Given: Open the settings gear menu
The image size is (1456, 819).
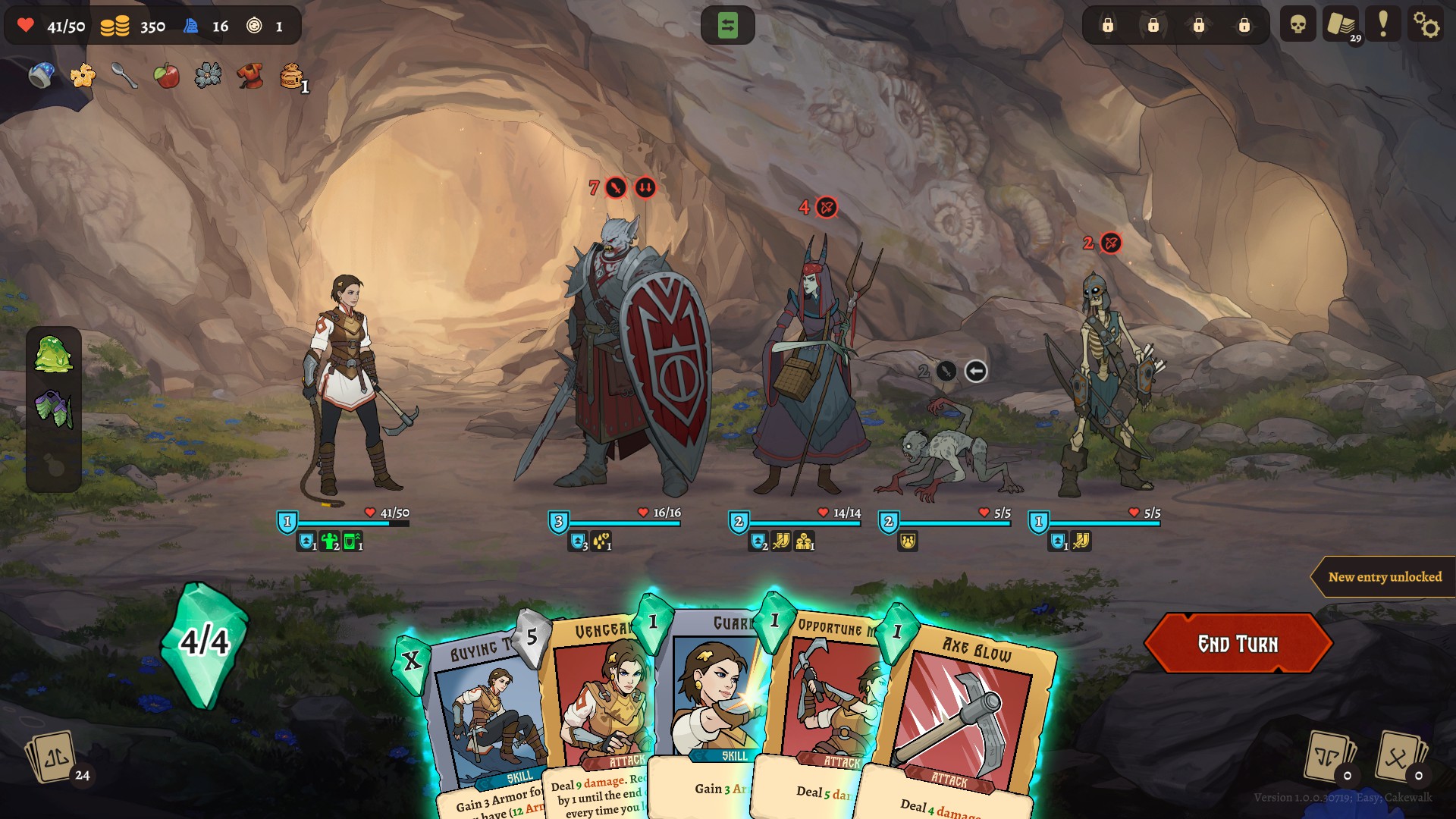Looking at the screenshot, I should pos(1426,26).
